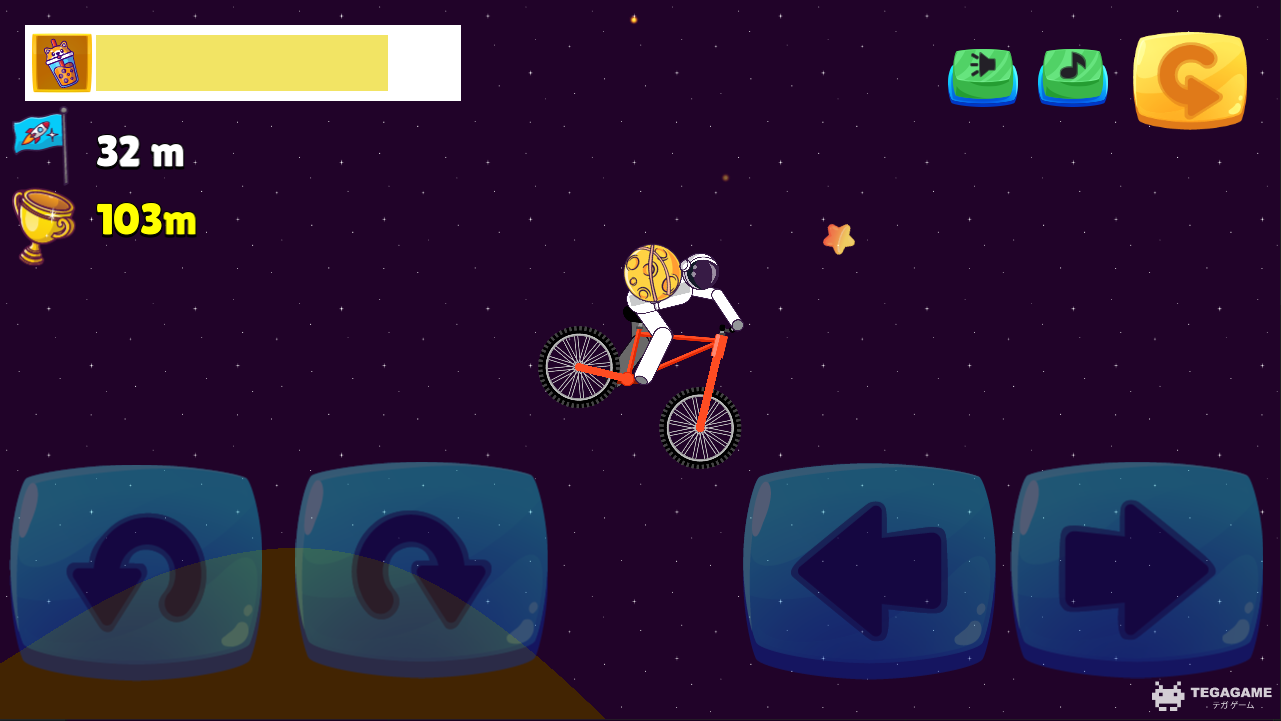This screenshot has height=721, width=1281.
Task: Toggle the sound effects speaker button
Action: coord(983,75)
